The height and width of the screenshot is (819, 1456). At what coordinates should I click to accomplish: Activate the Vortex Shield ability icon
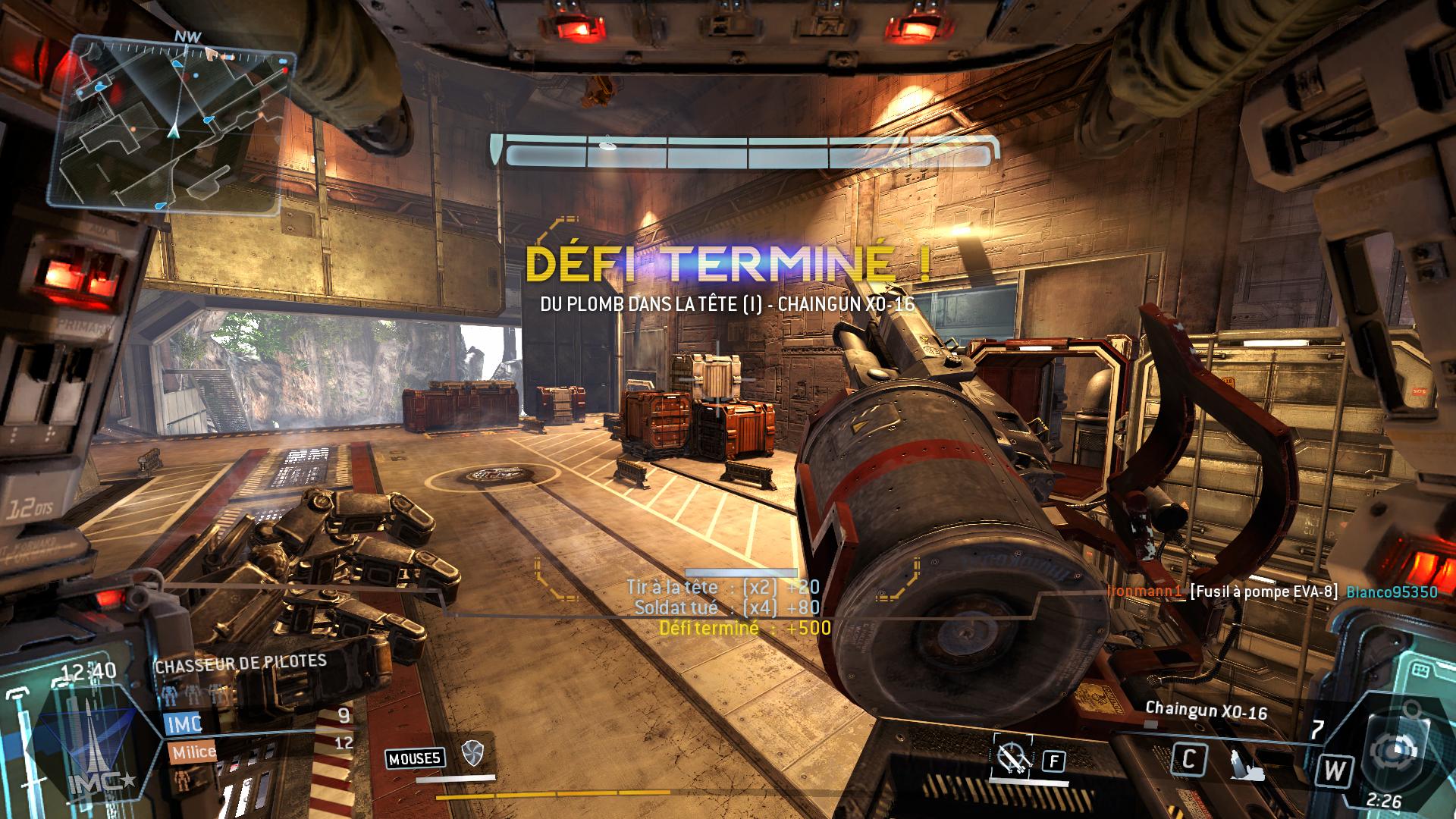coord(472,753)
